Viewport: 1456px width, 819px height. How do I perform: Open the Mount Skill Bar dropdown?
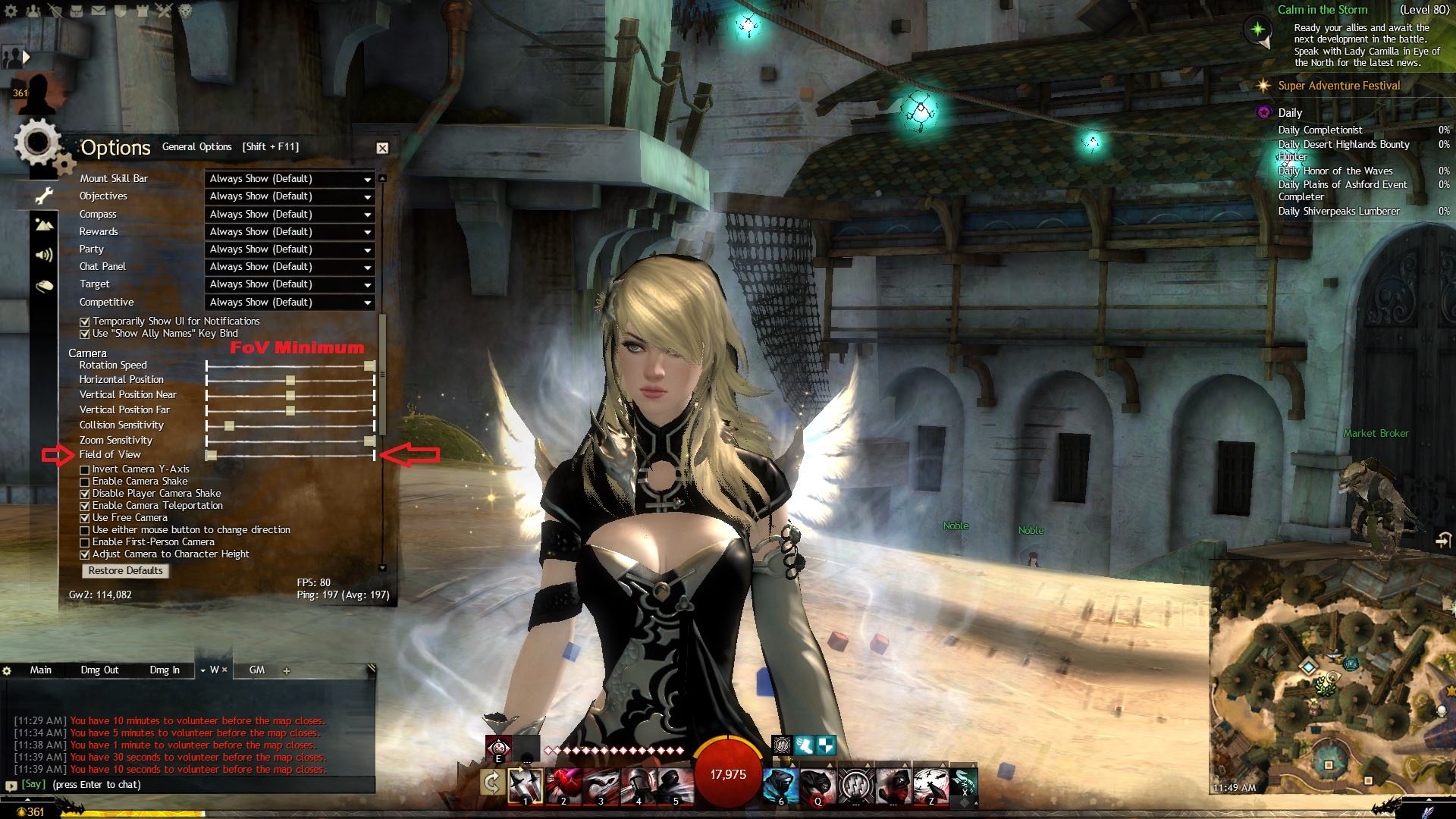coord(290,179)
